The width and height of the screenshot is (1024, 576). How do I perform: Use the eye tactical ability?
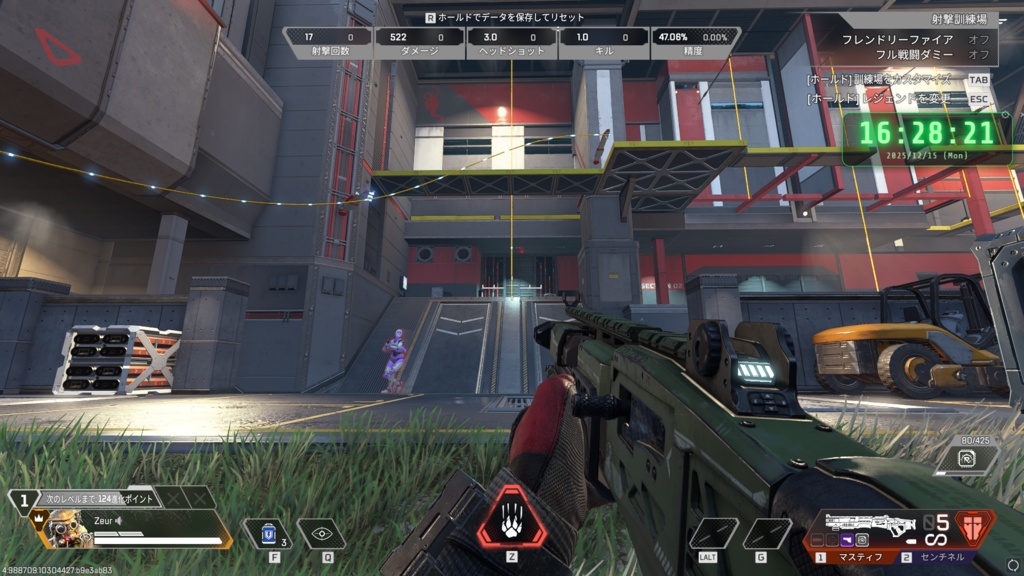tap(321, 534)
